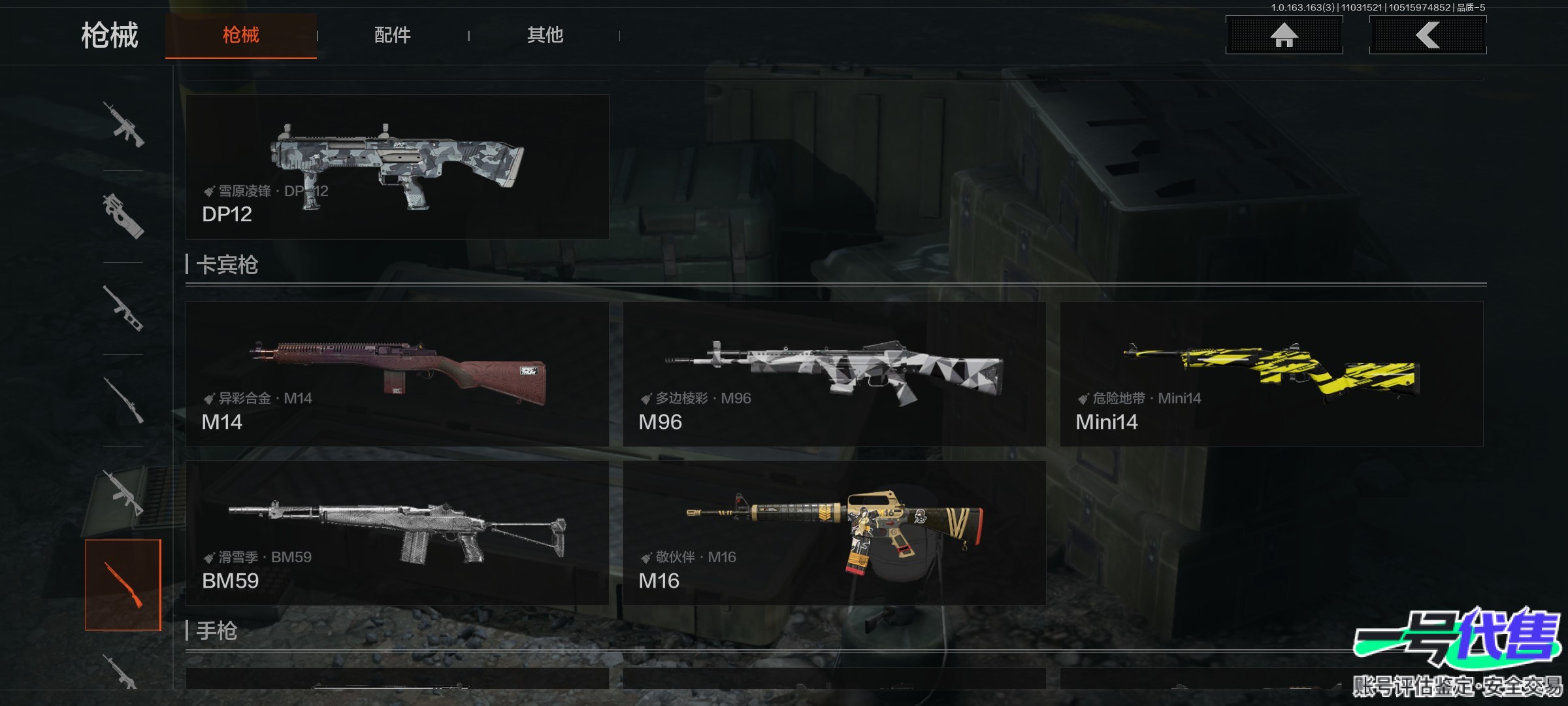This screenshot has height=706, width=1568.
Task: Open the P90-style submachine gun category
Action: click(x=123, y=216)
